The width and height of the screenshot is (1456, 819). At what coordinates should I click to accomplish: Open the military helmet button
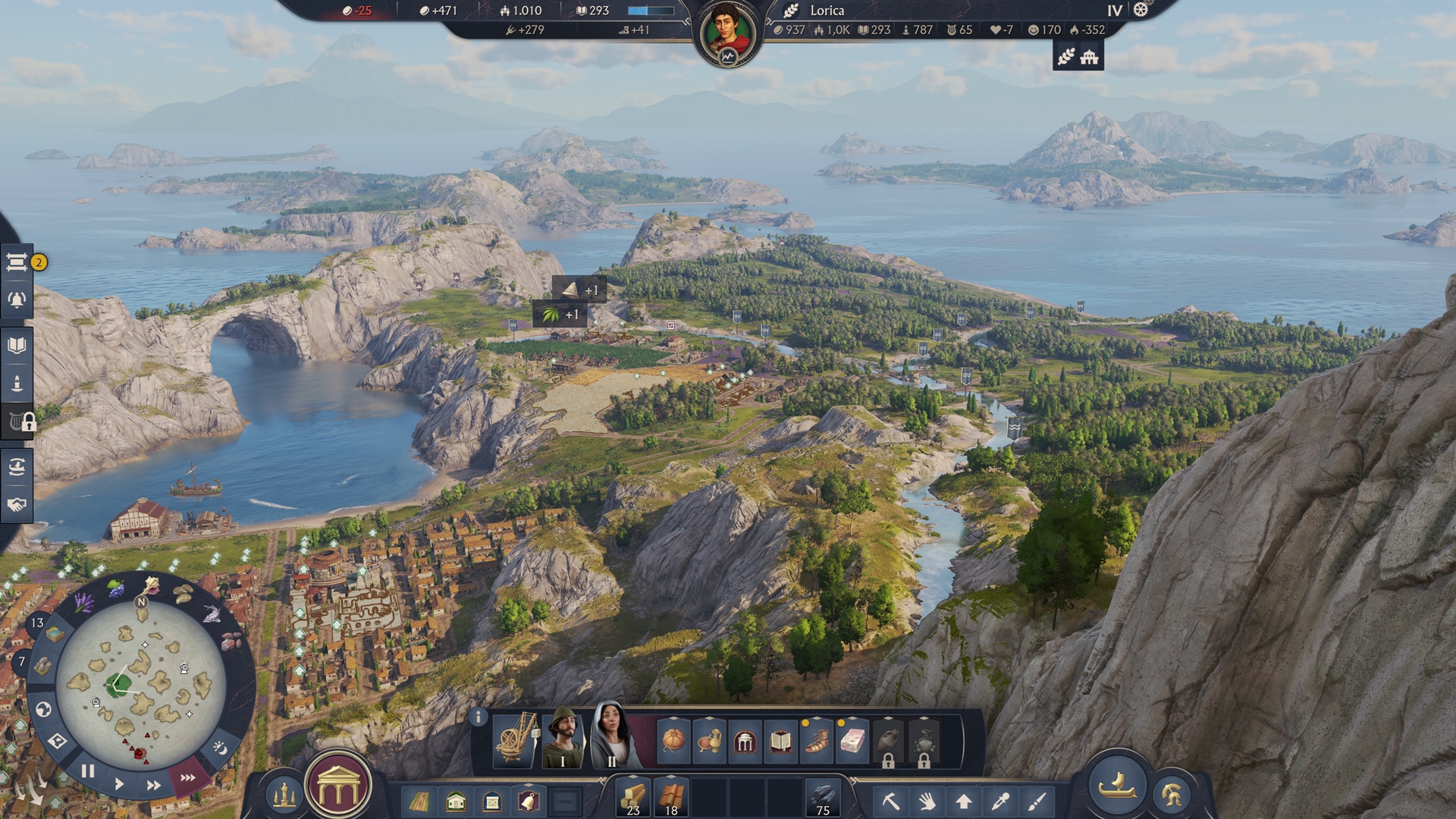(1172, 795)
